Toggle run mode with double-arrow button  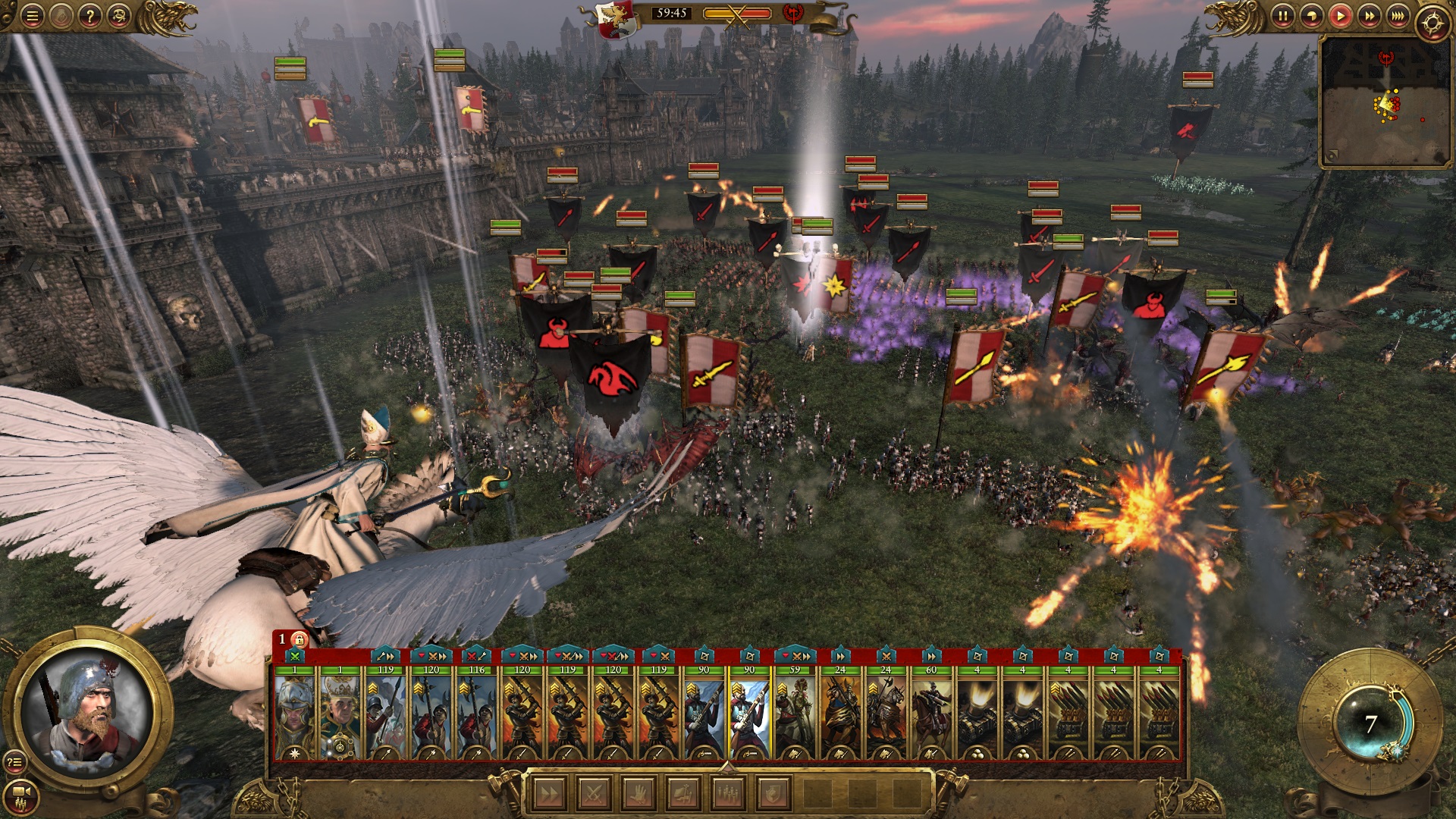(548, 794)
